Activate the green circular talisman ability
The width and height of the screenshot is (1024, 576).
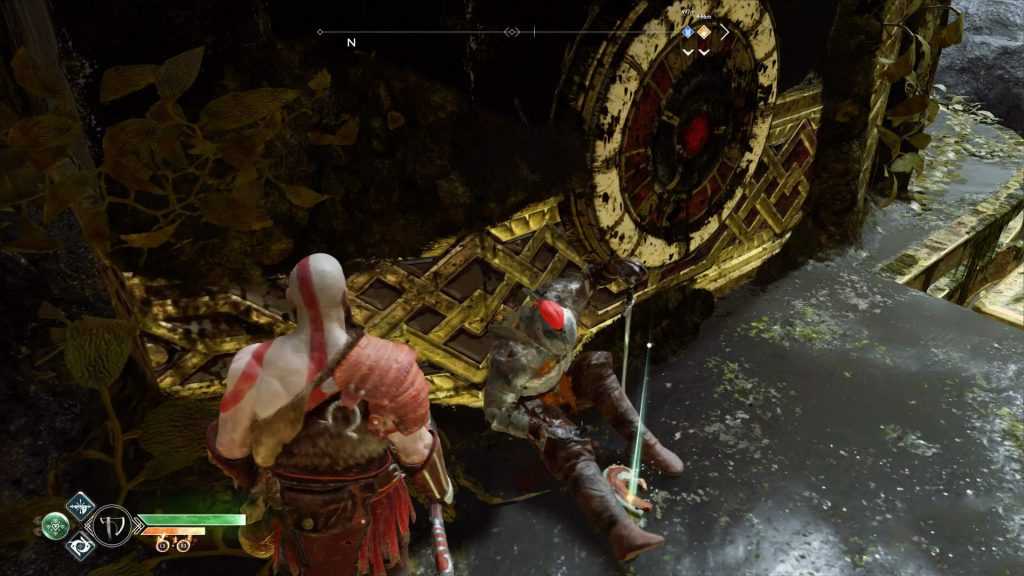click(x=56, y=525)
